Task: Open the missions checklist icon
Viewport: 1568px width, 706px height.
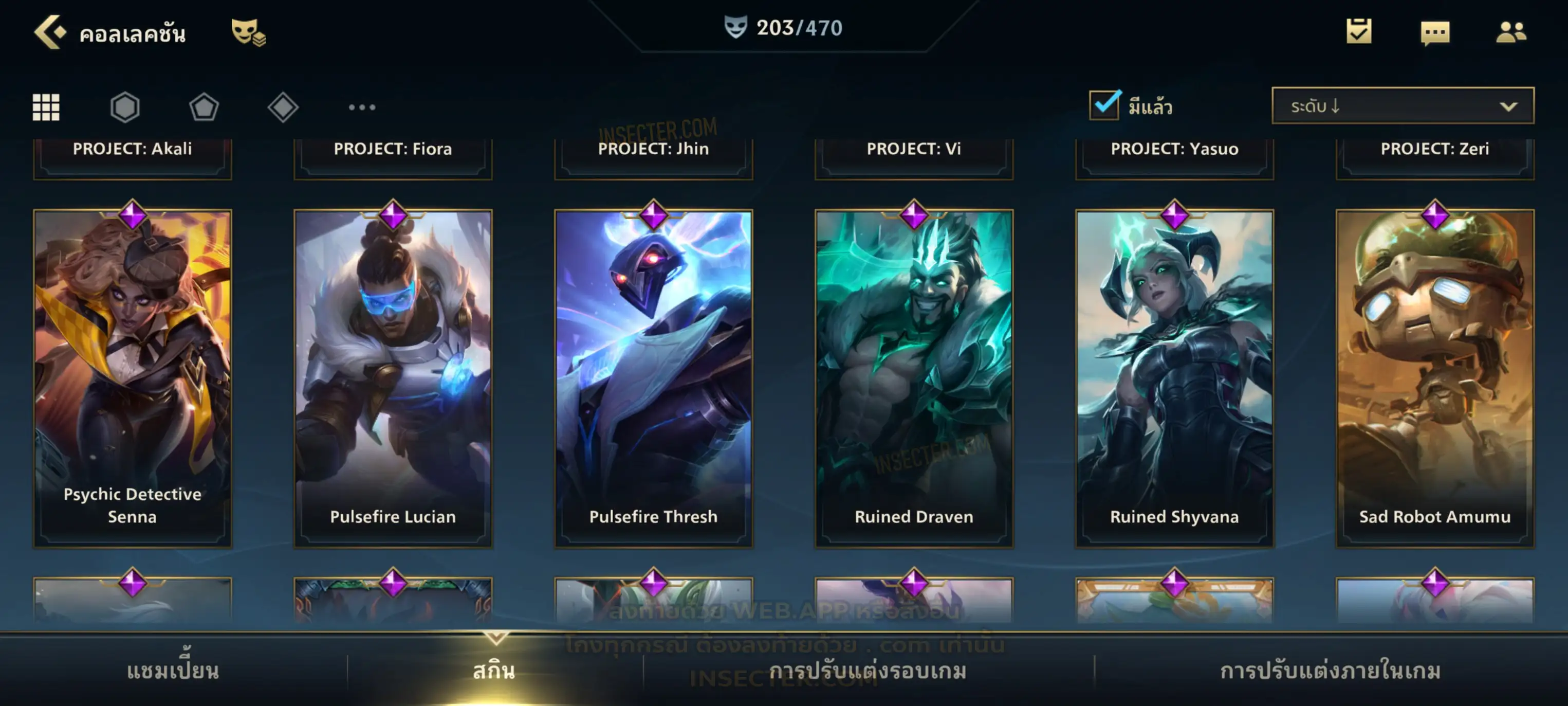Action: pyautogui.click(x=1359, y=32)
